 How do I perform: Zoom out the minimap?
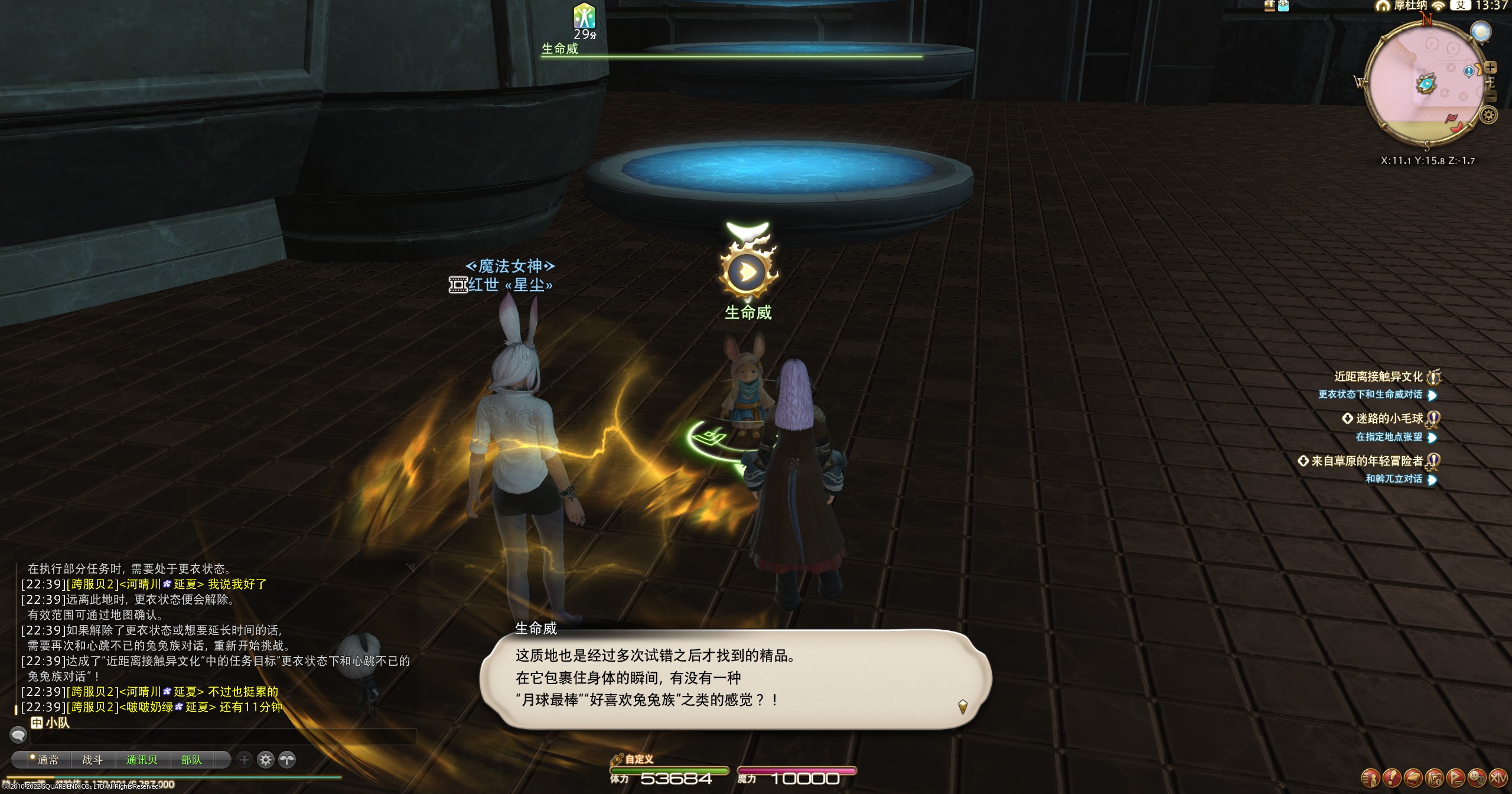pos(1491,96)
